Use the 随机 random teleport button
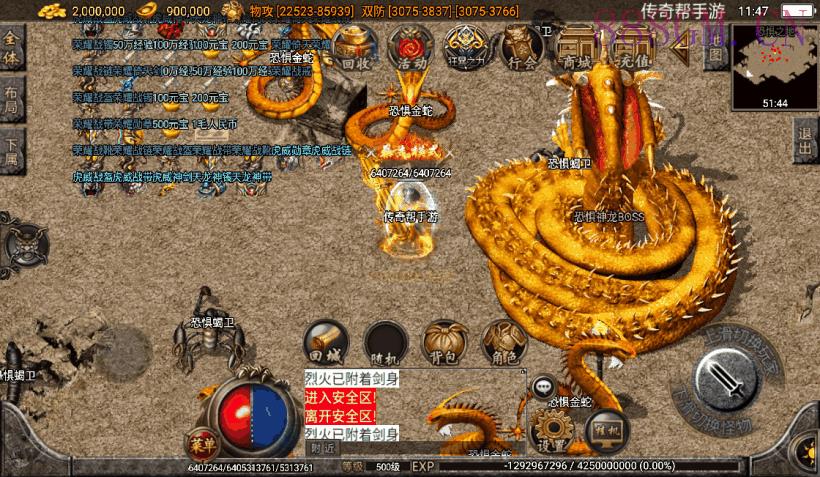This screenshot has width=820, height=477. [x=385, y=341]
